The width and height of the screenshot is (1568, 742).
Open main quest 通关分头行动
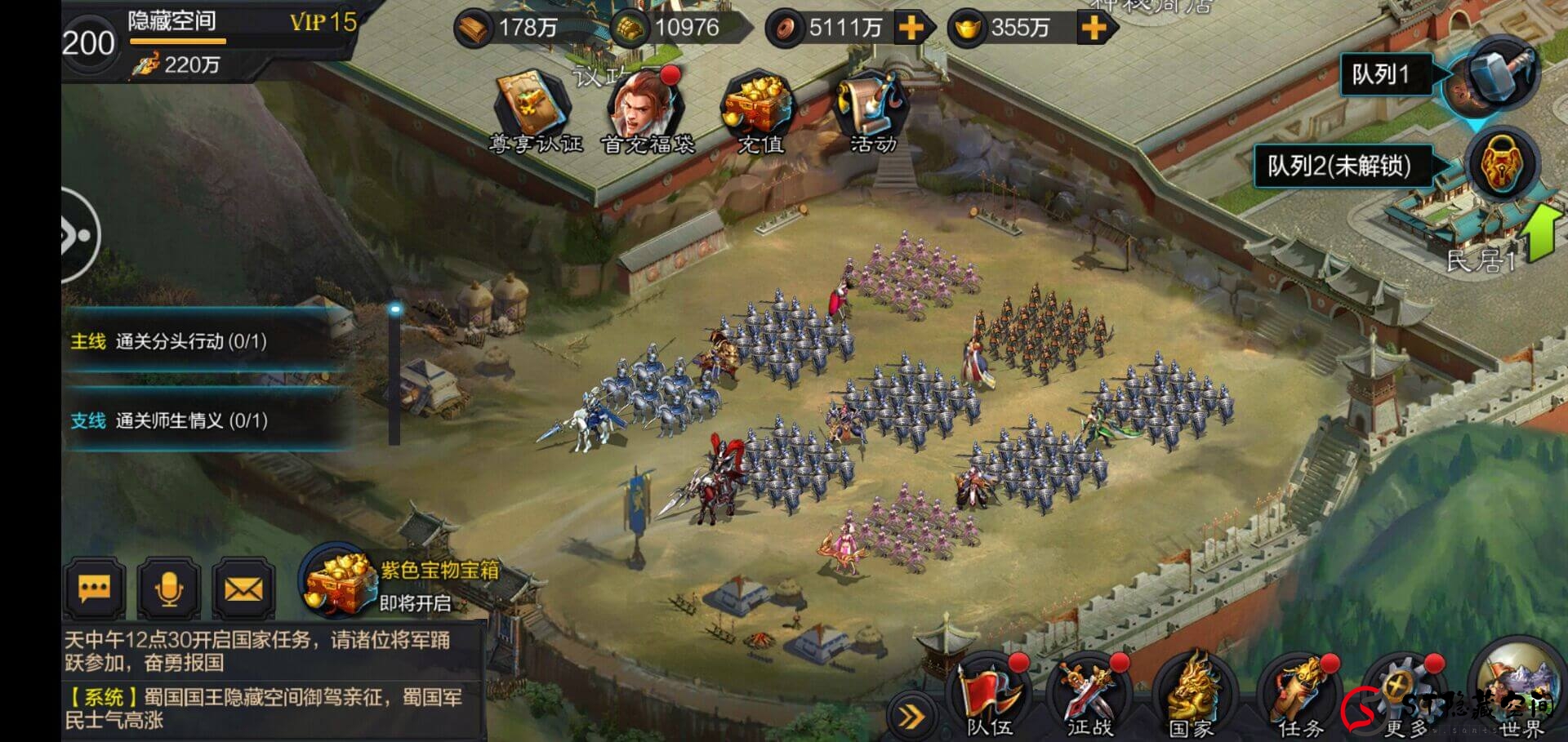192,341
